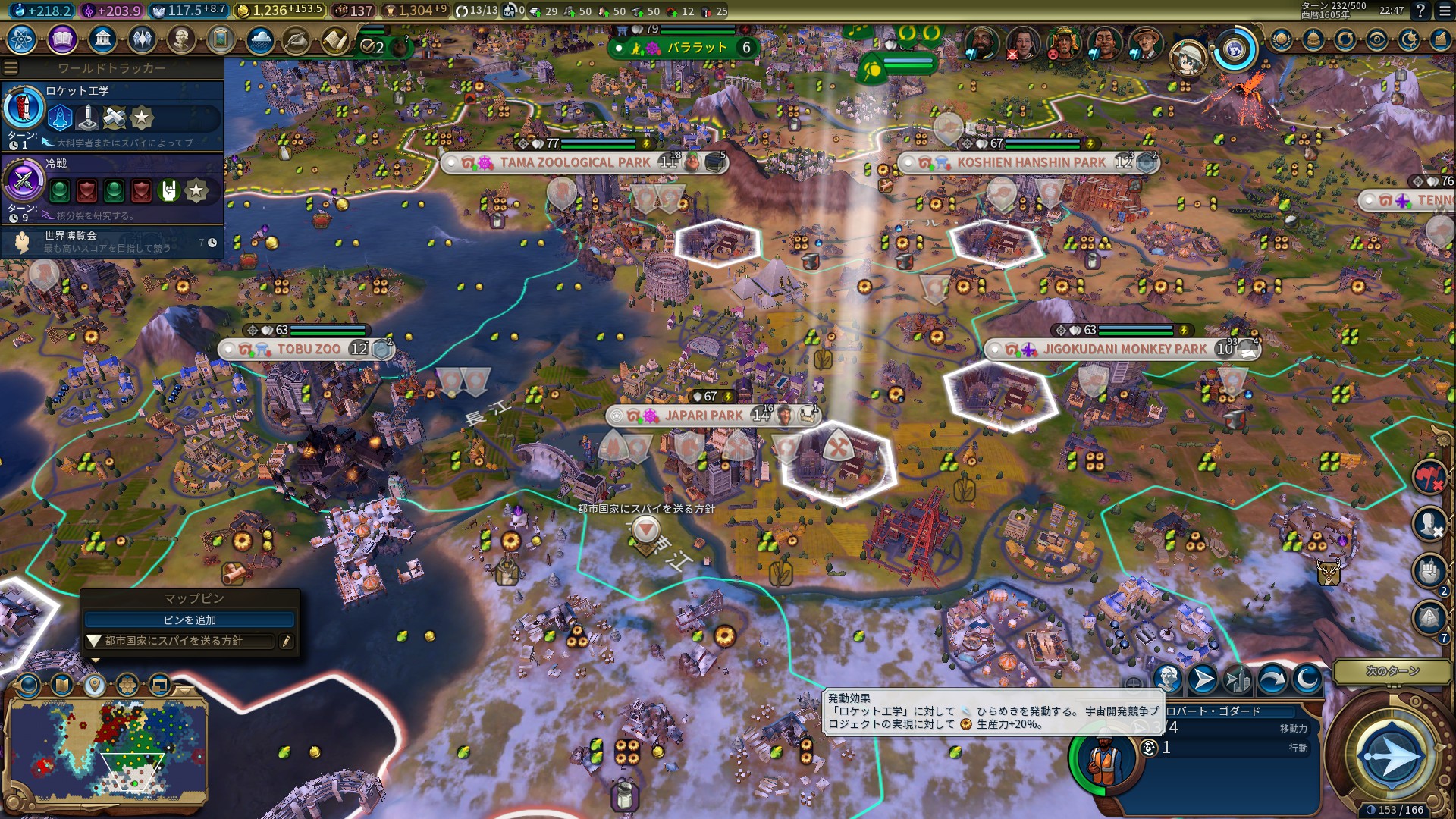Edit the spy map pin with pencil
The image size is (1456, 819).
pyautogui.click(x=286, y=642)
